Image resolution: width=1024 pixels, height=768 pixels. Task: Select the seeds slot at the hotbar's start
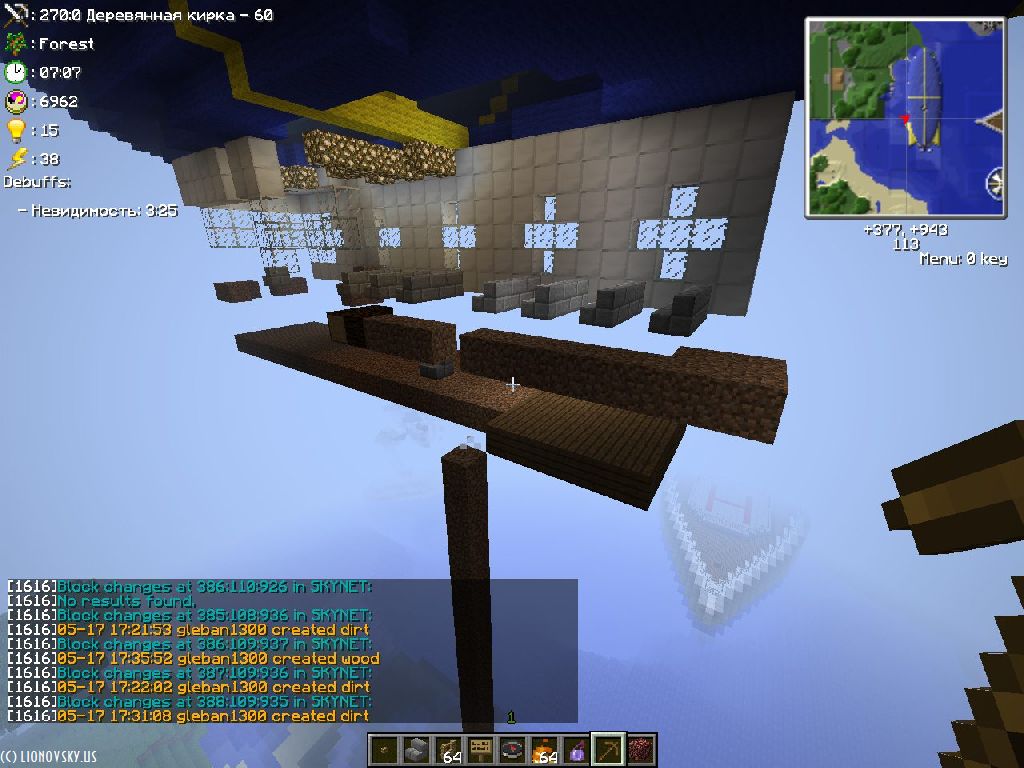[386, 750]
